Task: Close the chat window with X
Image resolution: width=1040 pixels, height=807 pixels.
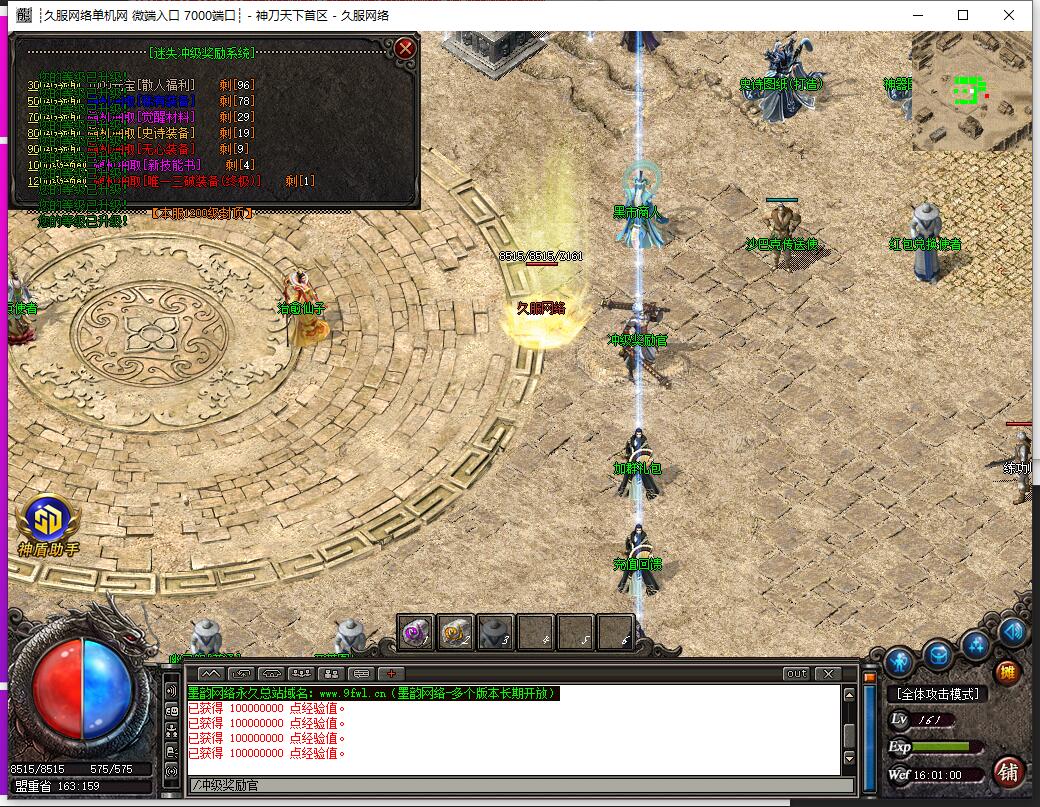Action: click(x=827, y=674)
